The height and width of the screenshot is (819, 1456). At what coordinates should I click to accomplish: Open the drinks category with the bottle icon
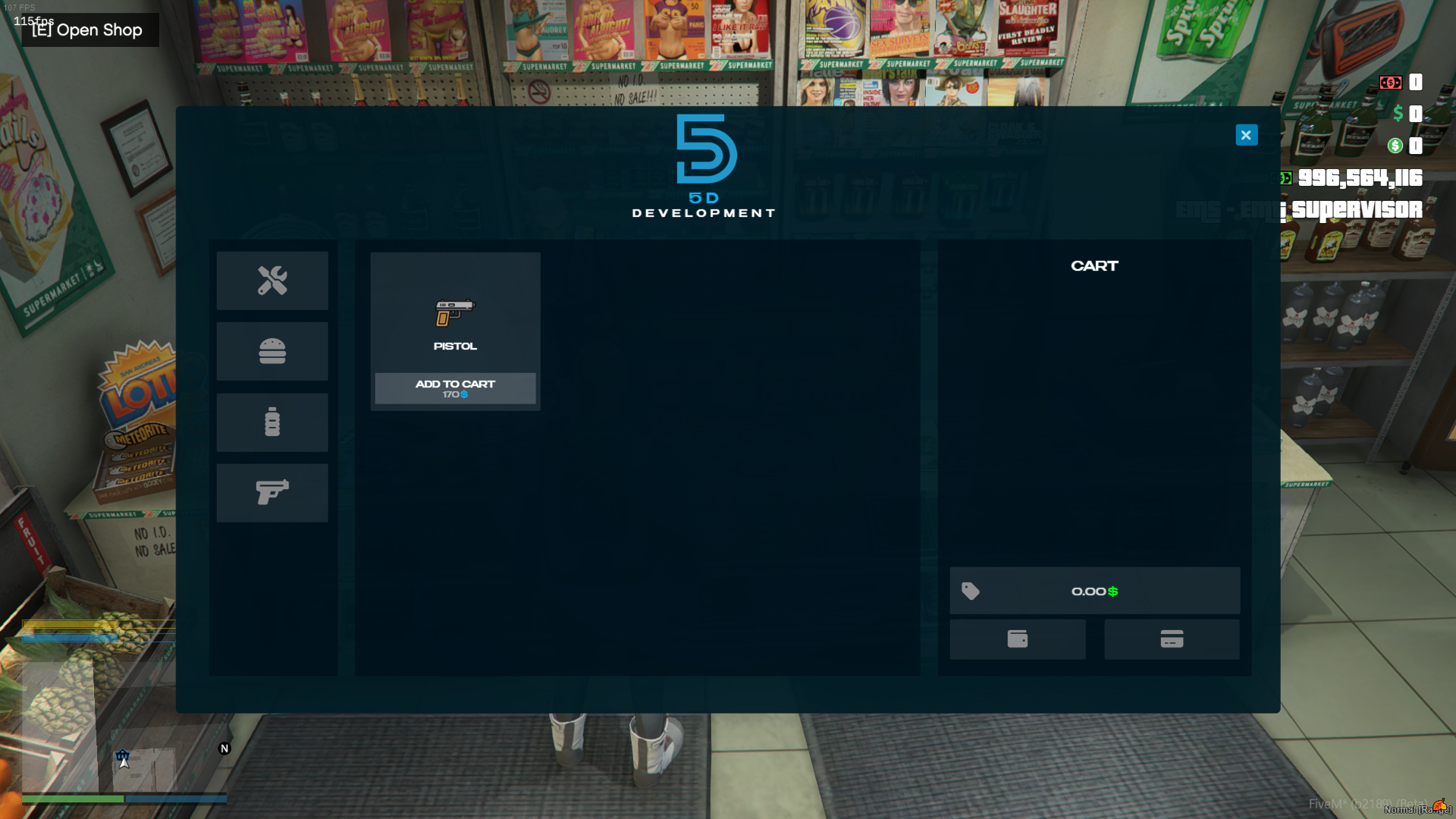(x=271, y=422)
